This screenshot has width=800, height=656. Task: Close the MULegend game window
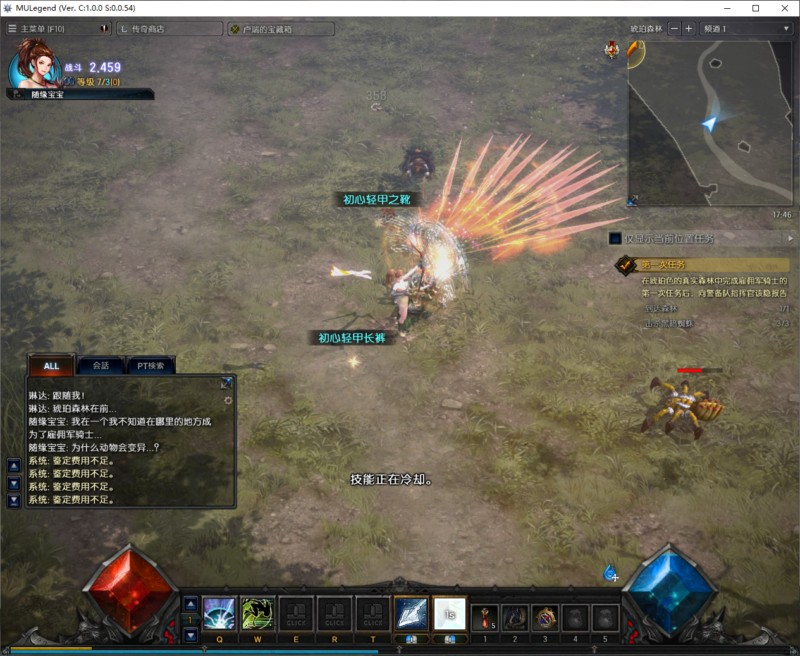tap(782, 8)
